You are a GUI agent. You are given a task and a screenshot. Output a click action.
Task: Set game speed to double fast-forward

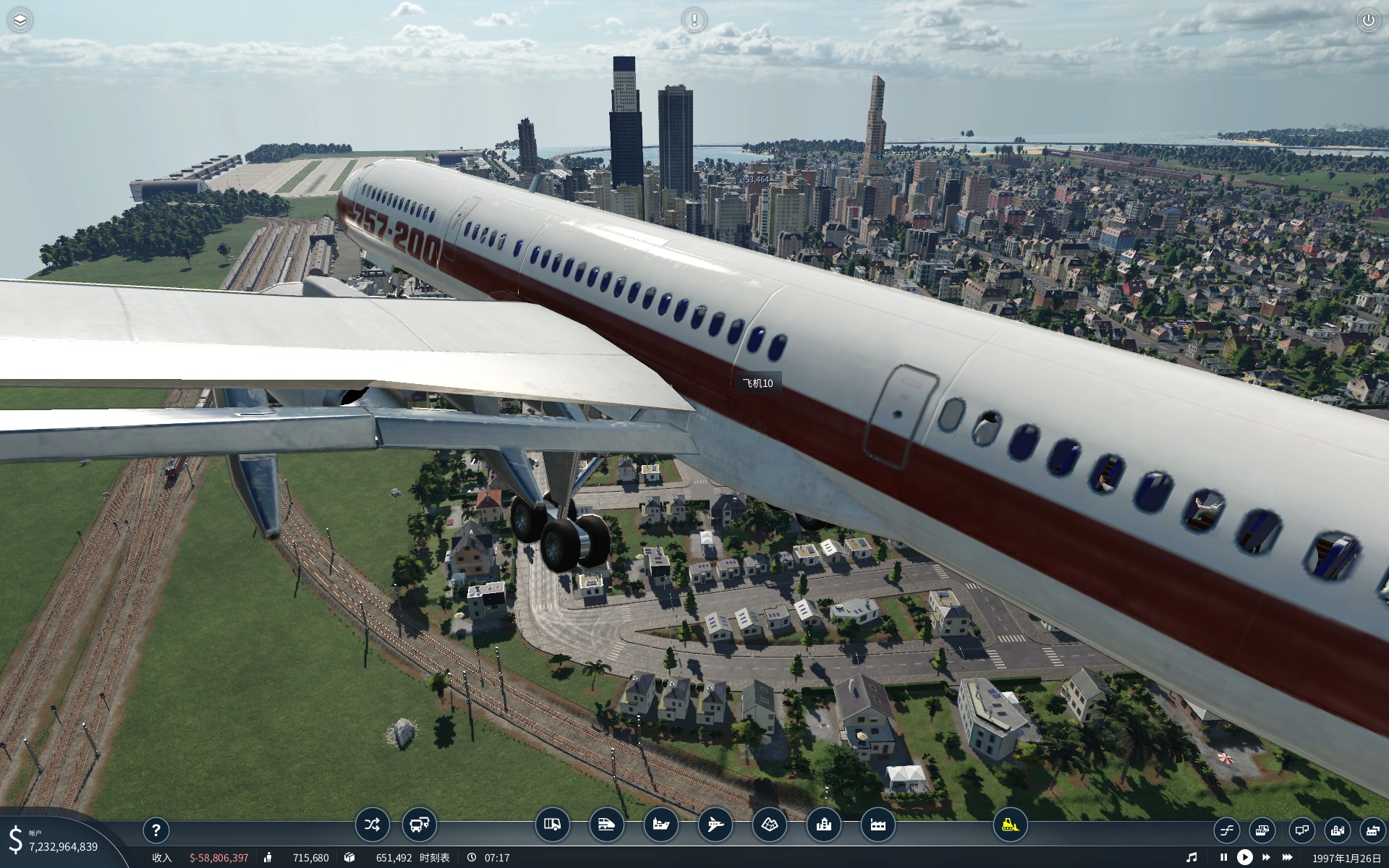[x=1266, y=857]
